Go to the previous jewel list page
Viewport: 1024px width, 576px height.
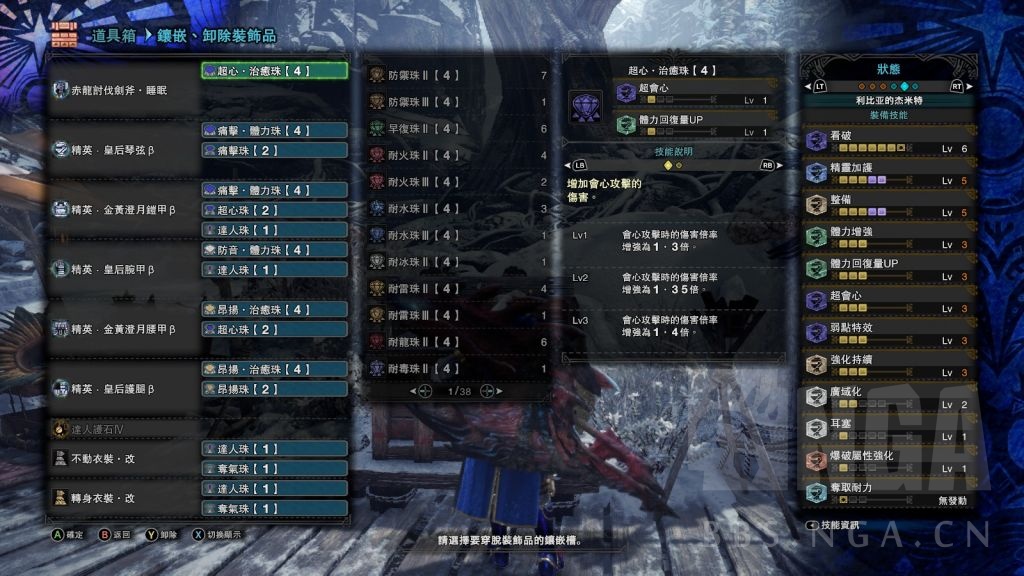425,391
